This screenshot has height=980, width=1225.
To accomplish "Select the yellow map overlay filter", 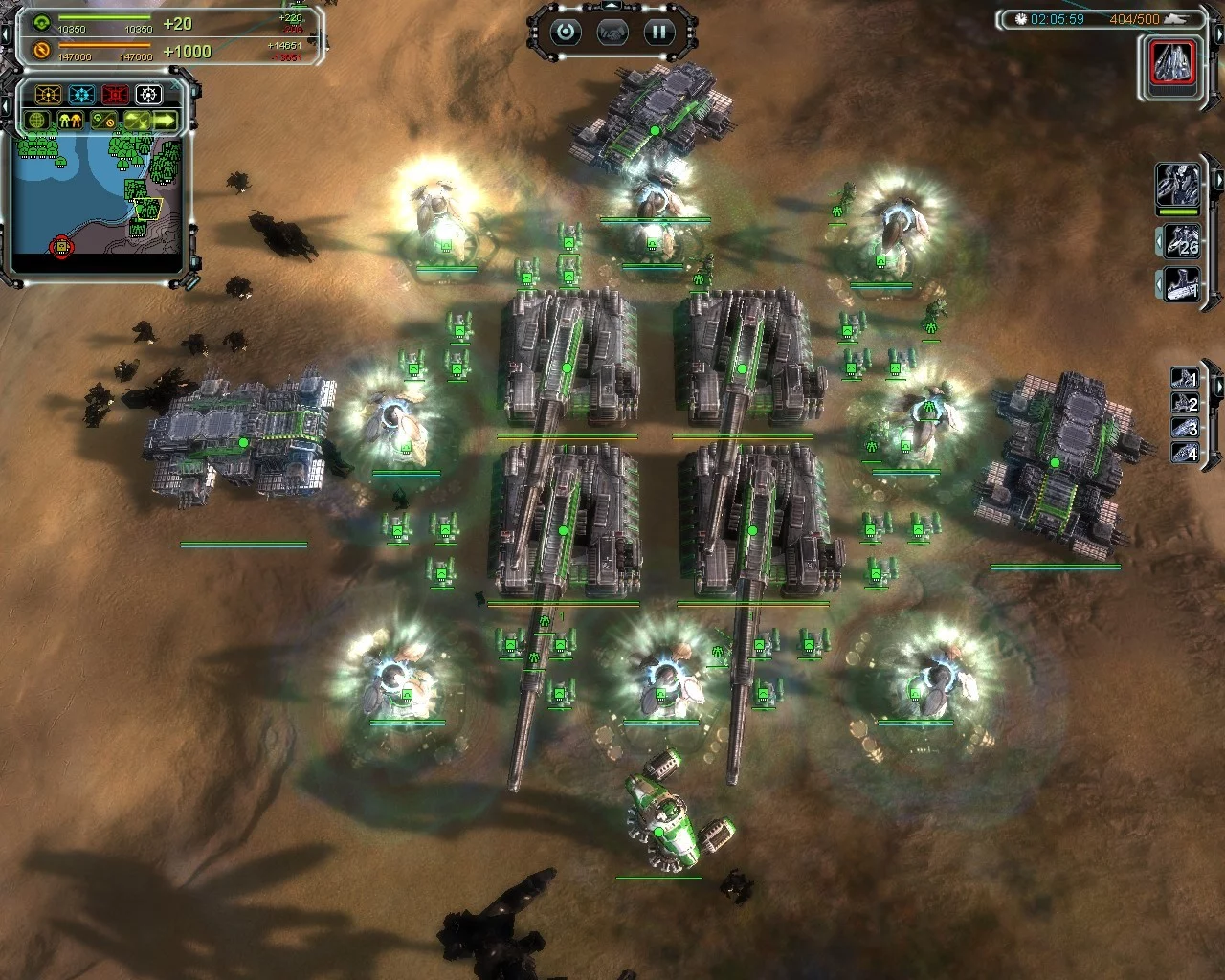I will point(48,95).
